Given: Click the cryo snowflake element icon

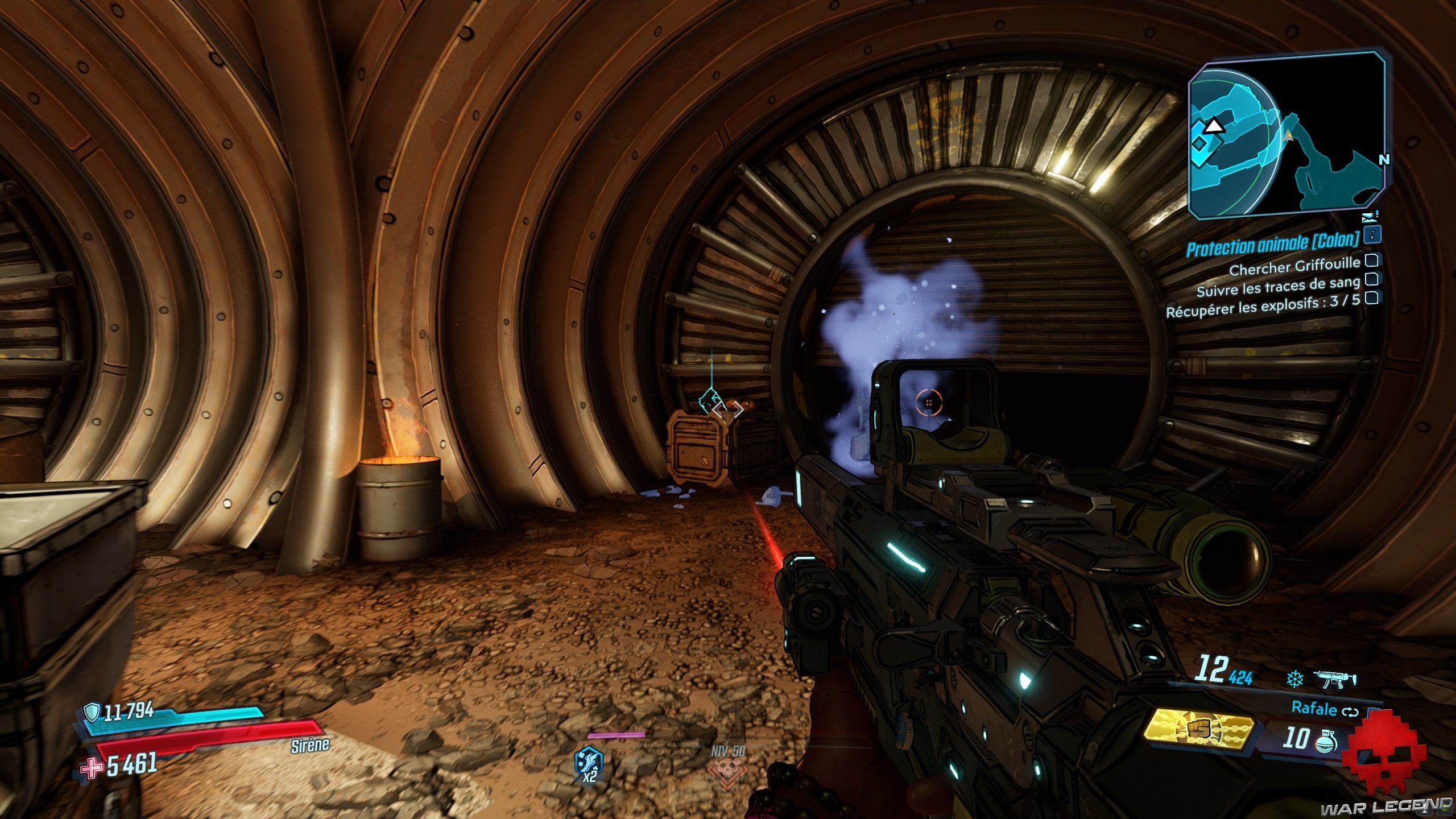Looking at the screenshot, I should [1295, 679].
